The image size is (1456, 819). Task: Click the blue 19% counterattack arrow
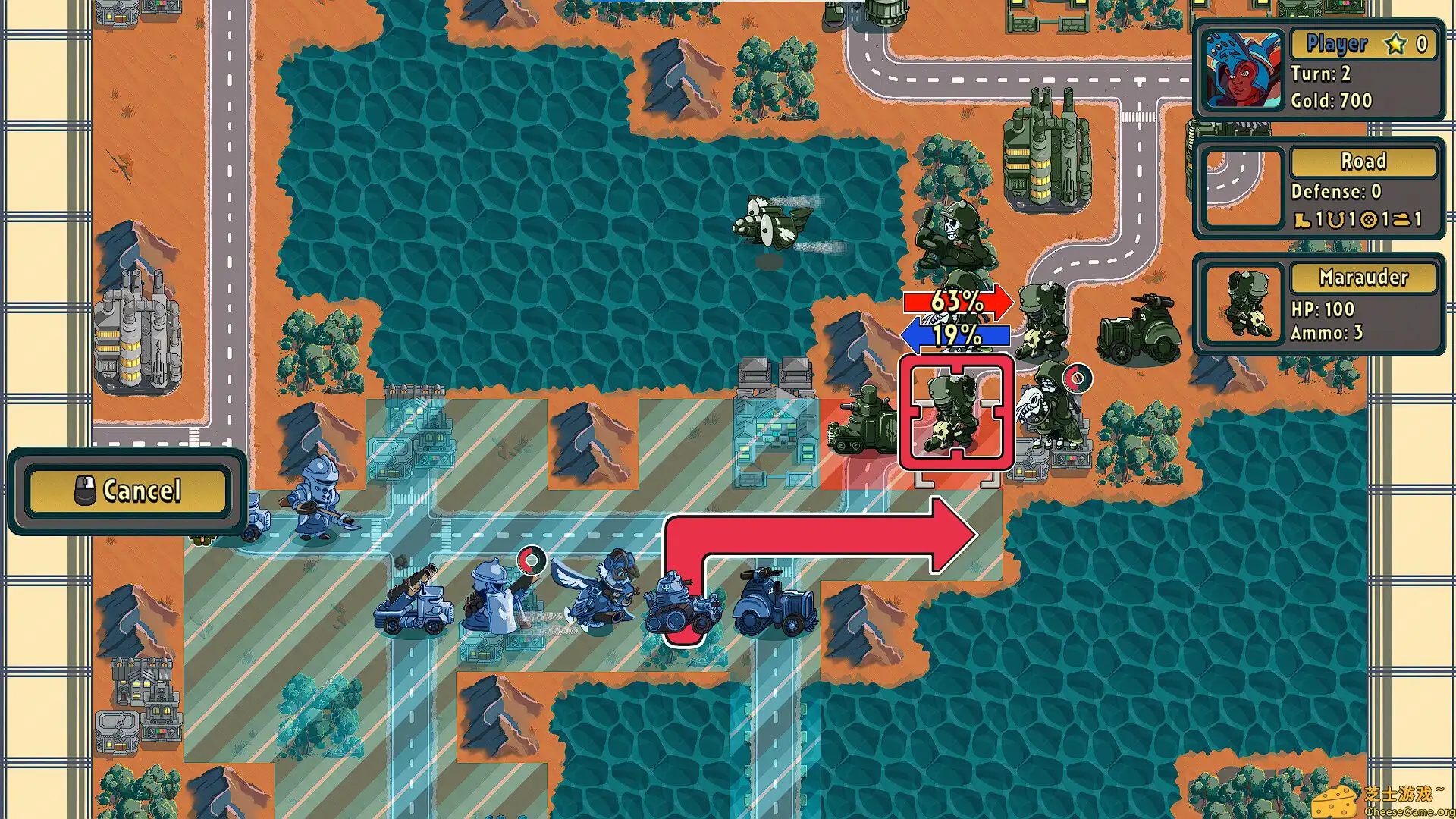click(955, 334)
